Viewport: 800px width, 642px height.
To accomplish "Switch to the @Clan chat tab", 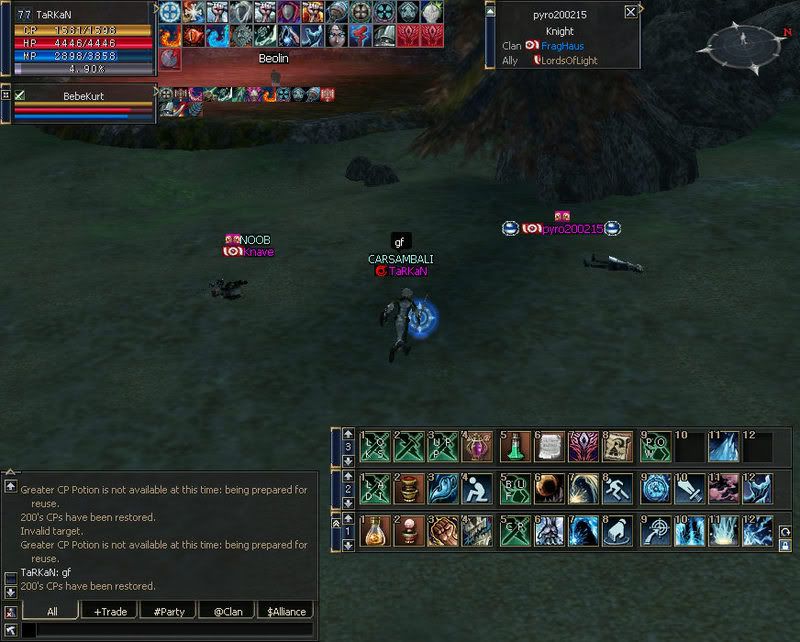I will (226, 611).
